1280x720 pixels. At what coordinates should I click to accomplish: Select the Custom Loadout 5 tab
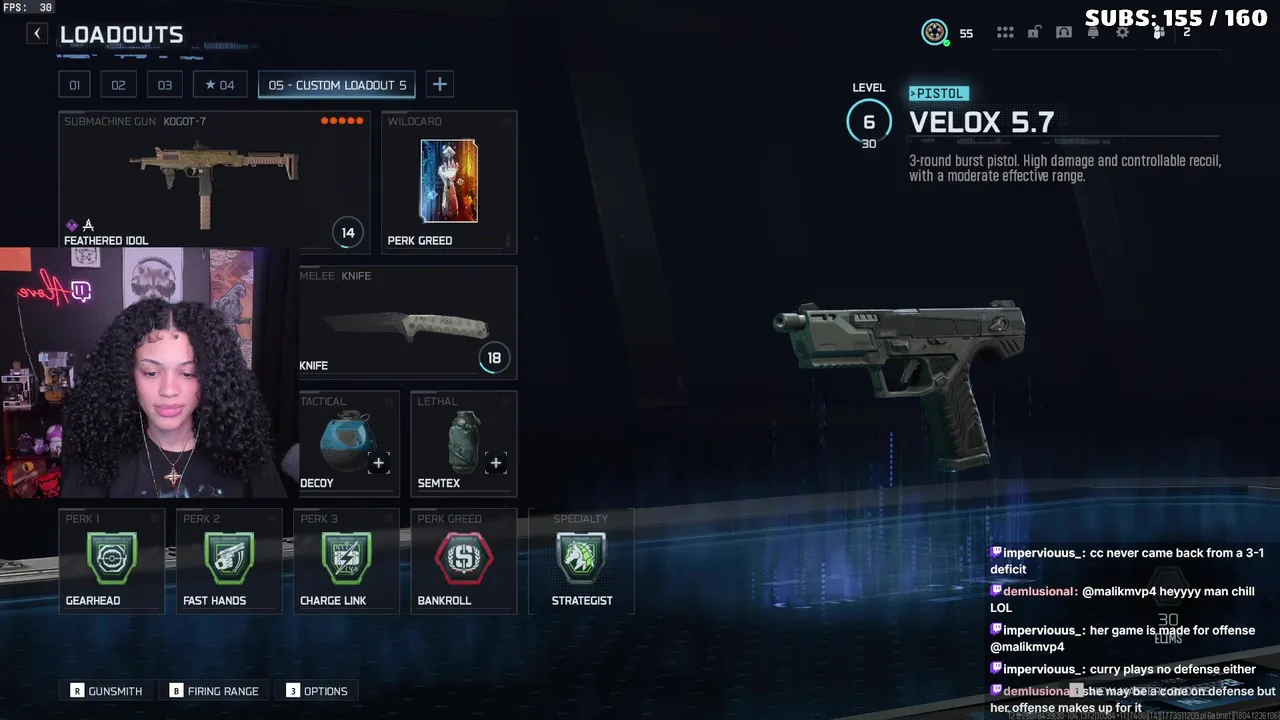click(337, 85)
